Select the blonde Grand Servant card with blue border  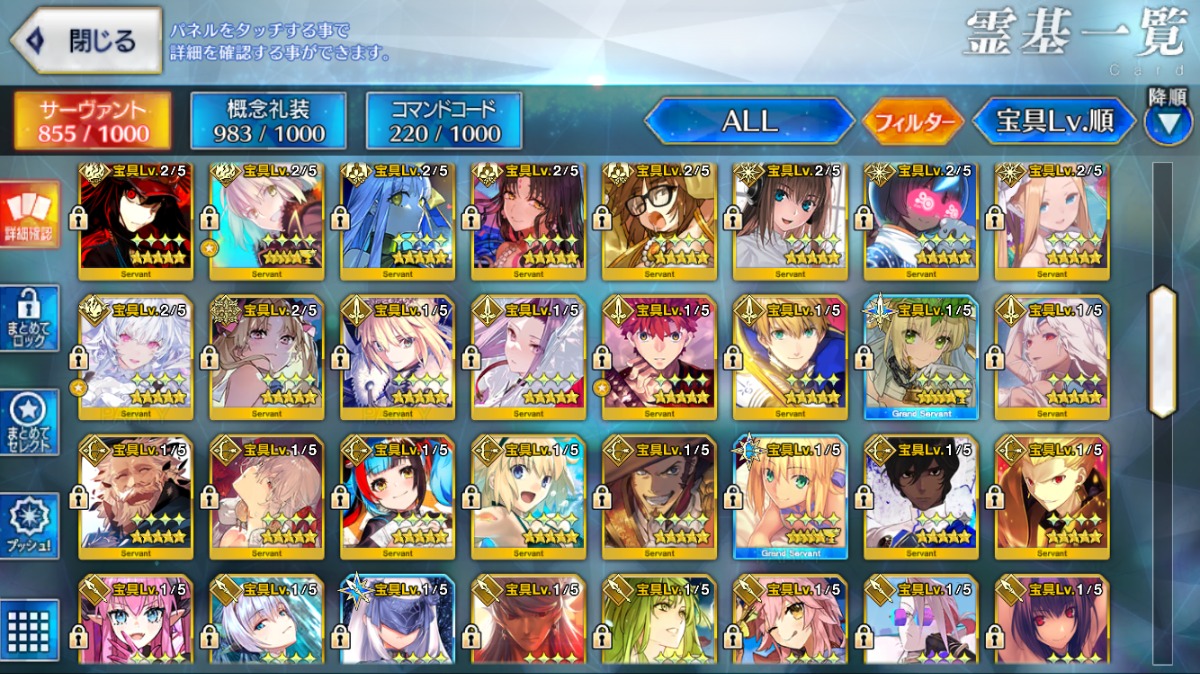click(x=790, y=496)
